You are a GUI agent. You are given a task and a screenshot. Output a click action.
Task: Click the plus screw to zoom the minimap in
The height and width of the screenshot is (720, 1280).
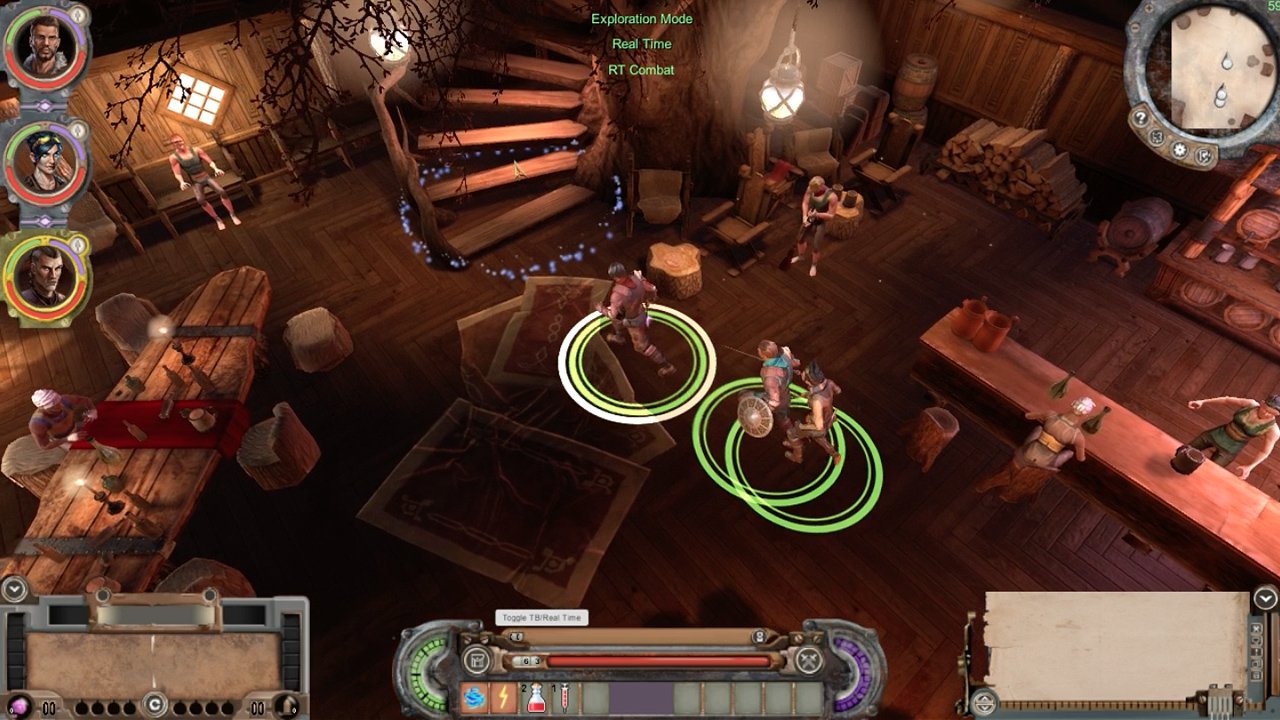[x=1149, y=9]
